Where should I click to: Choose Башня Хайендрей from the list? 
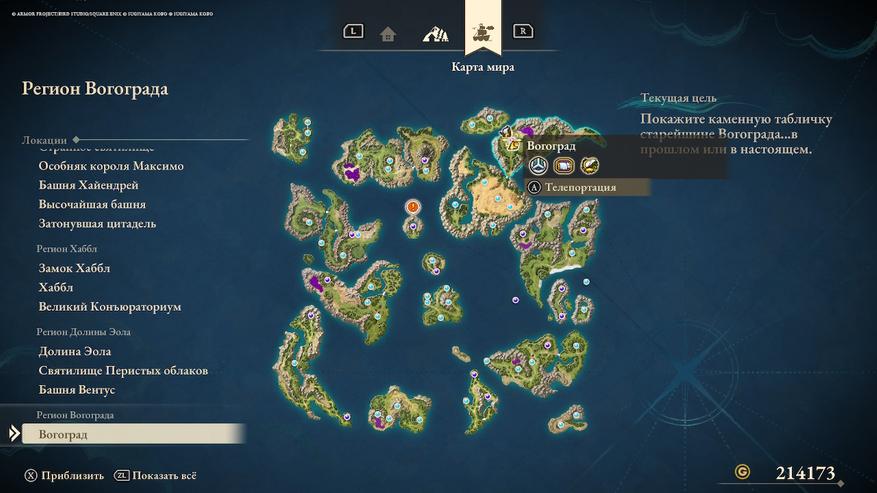88,185
